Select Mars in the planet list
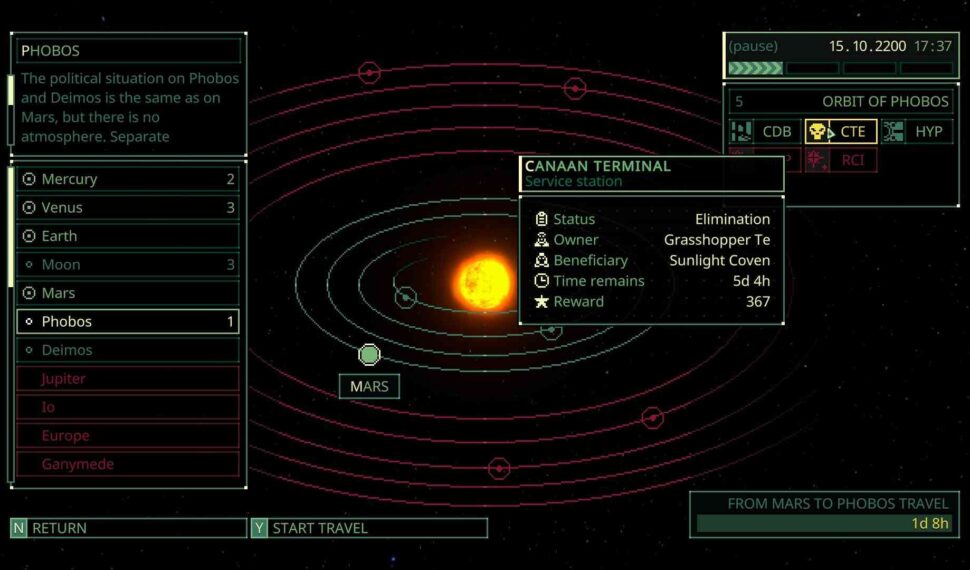This screenshot has width=970, height=570. click(128, 293)
